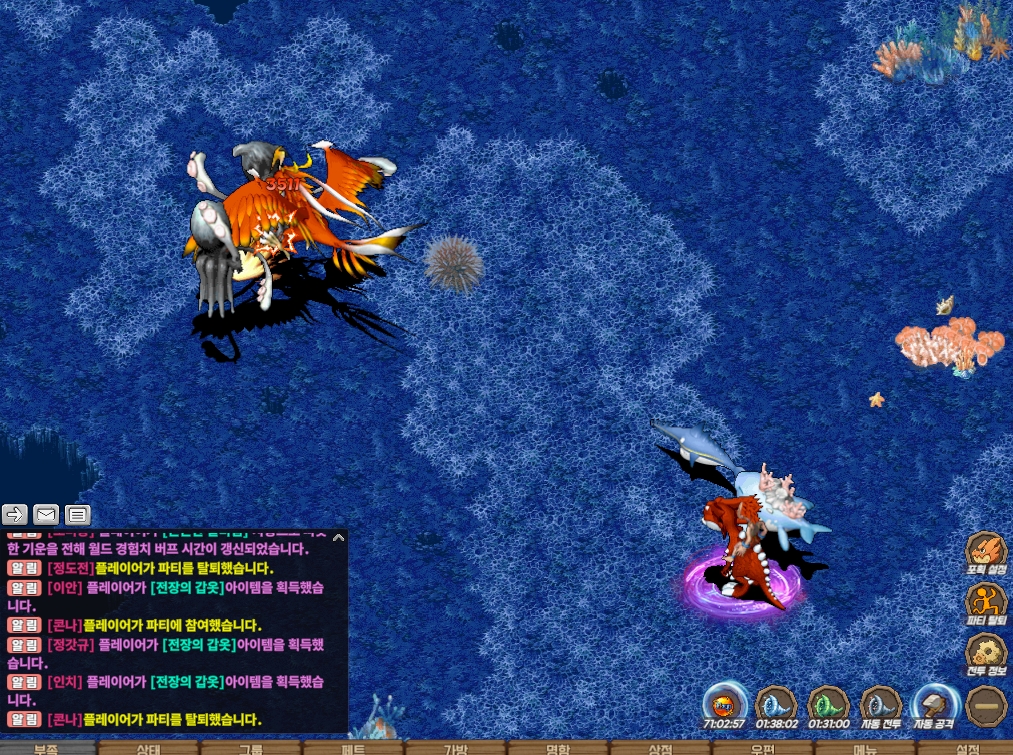The width and height of the screenshot is (1013, 755).
Task: Open the 메뉴 menu tab
Action: tap(865, 748)
